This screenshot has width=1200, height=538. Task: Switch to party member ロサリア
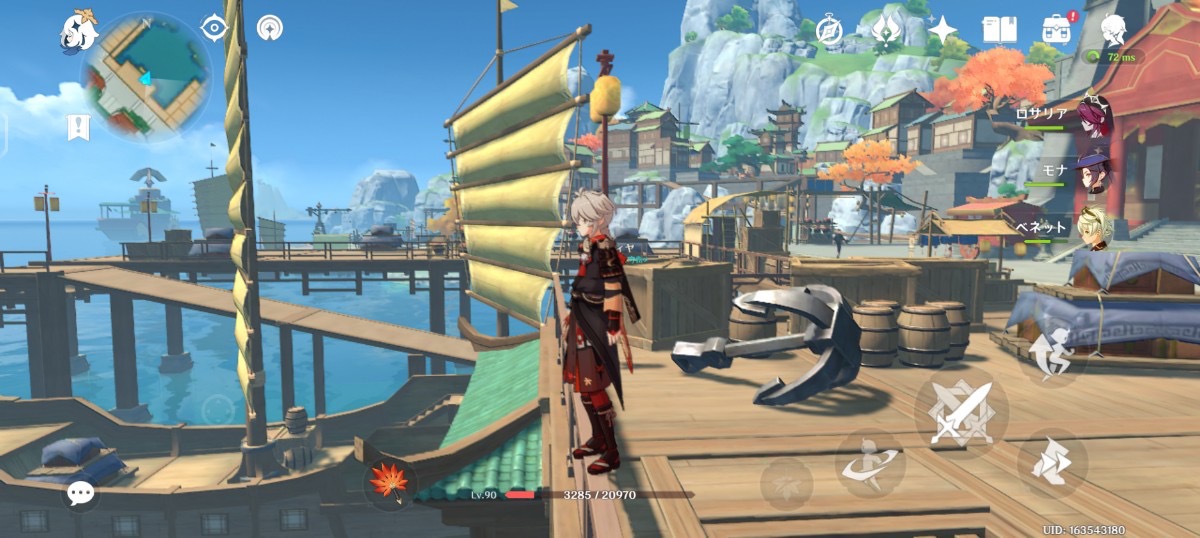1093,117
